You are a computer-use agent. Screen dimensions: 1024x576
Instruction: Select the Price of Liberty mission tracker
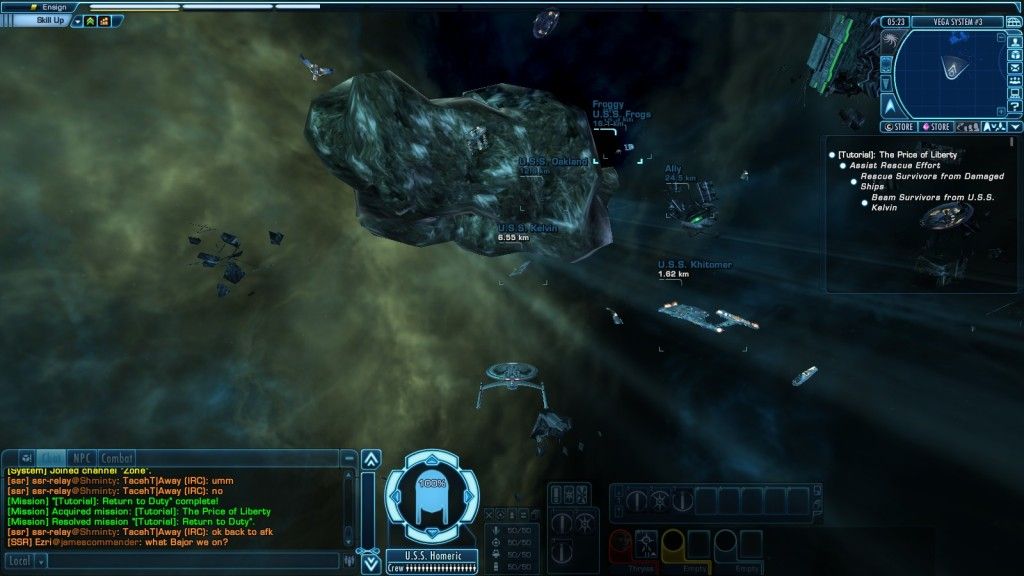click(895, 155)
